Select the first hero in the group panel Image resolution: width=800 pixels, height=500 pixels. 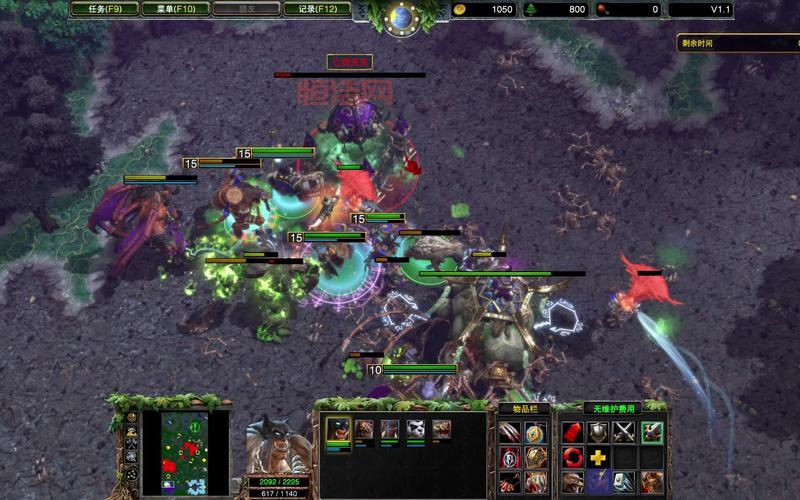(337, 429)
